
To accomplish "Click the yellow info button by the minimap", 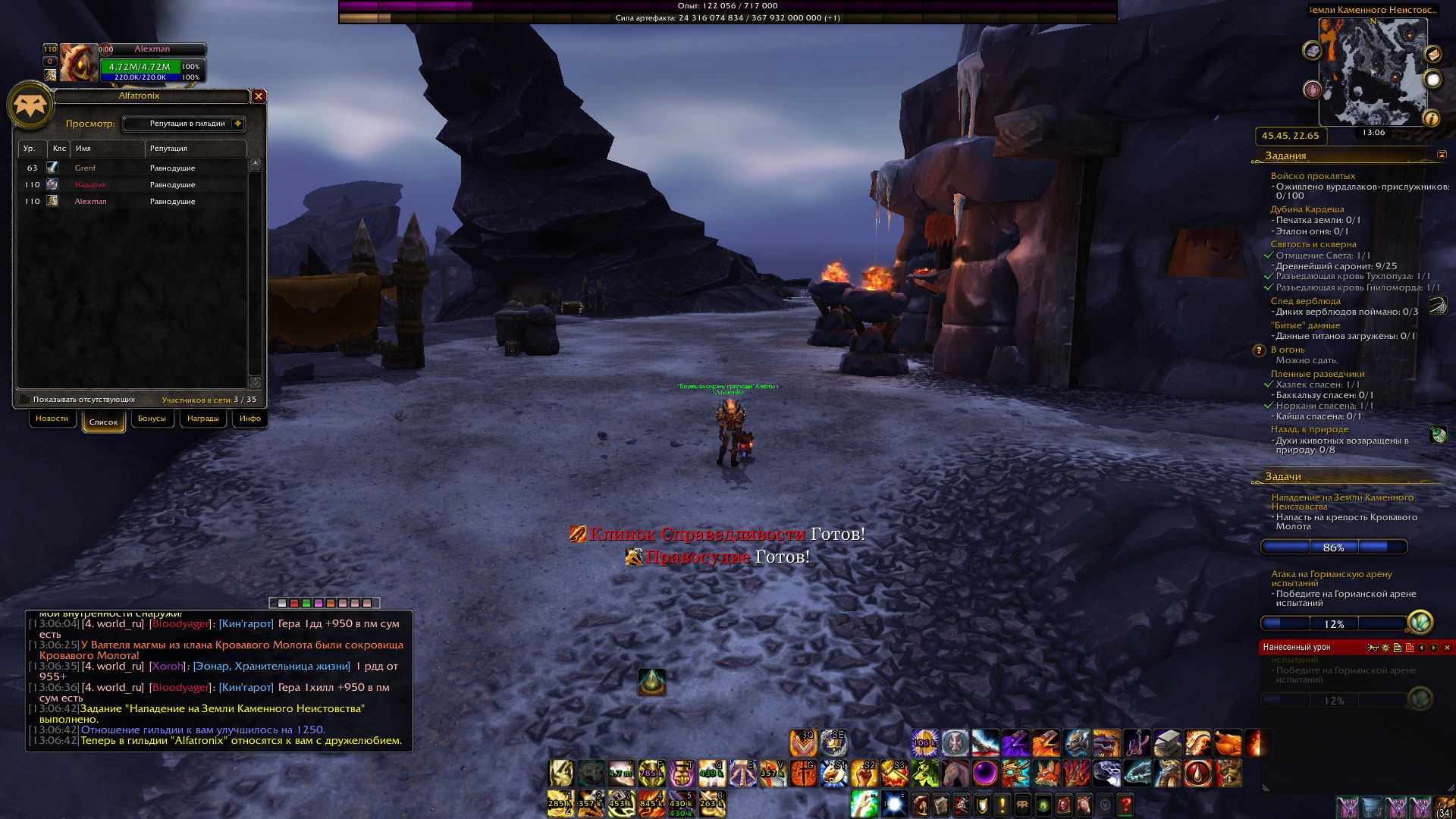I will [1431, 118].
